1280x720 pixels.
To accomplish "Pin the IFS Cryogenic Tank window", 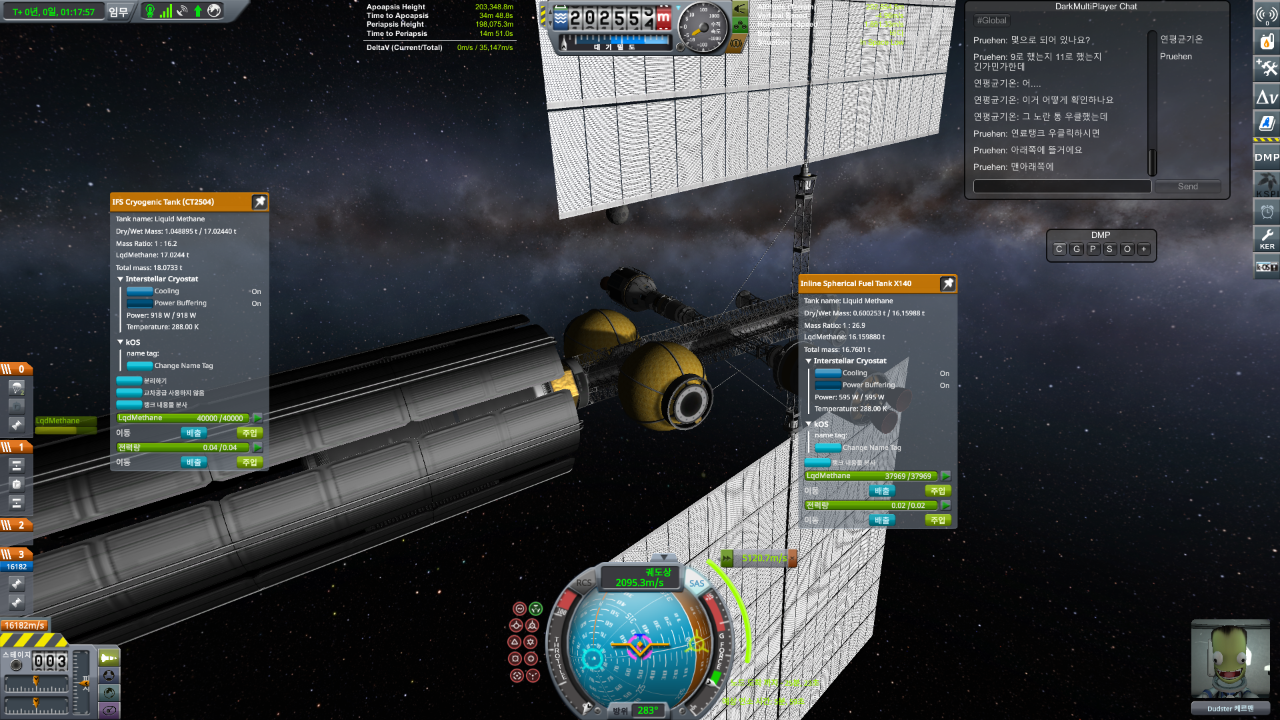I will [x=260, y=202].
